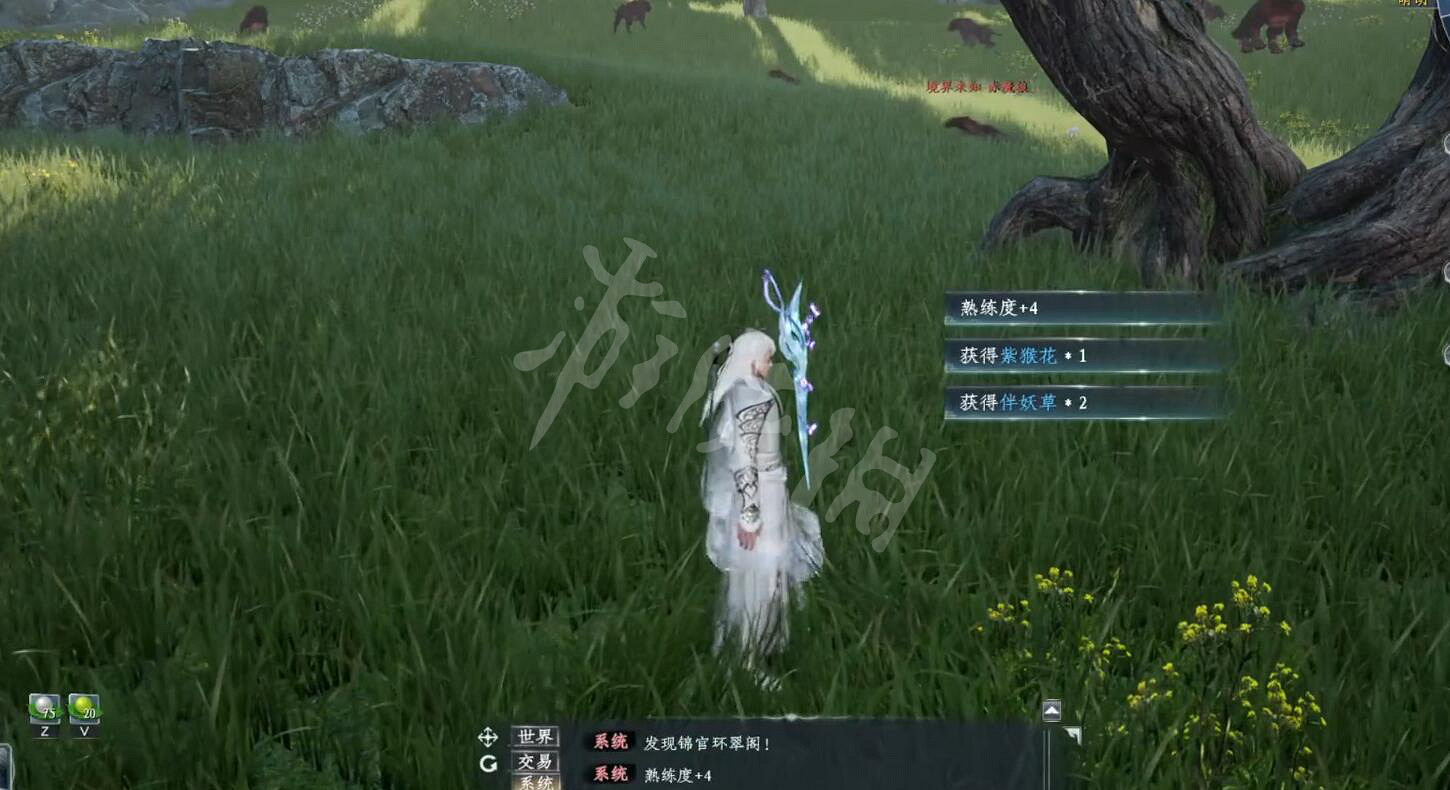
Task: Click the scroll-up arrow beside the chat log
Action: pyautogui.click(x=1051, y=709)
